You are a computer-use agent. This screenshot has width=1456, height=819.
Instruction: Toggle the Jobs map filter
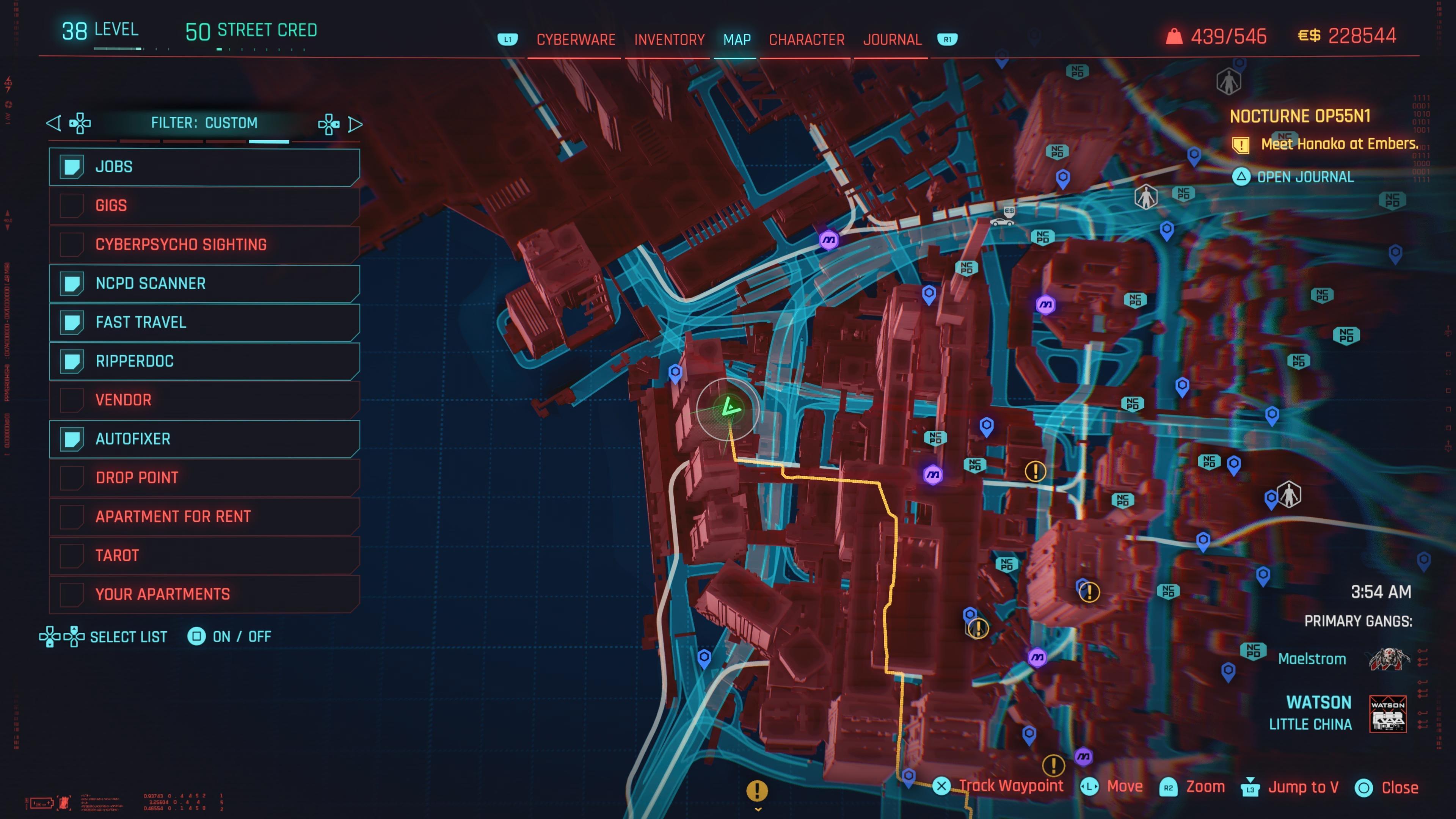click(x=204, y=167)
